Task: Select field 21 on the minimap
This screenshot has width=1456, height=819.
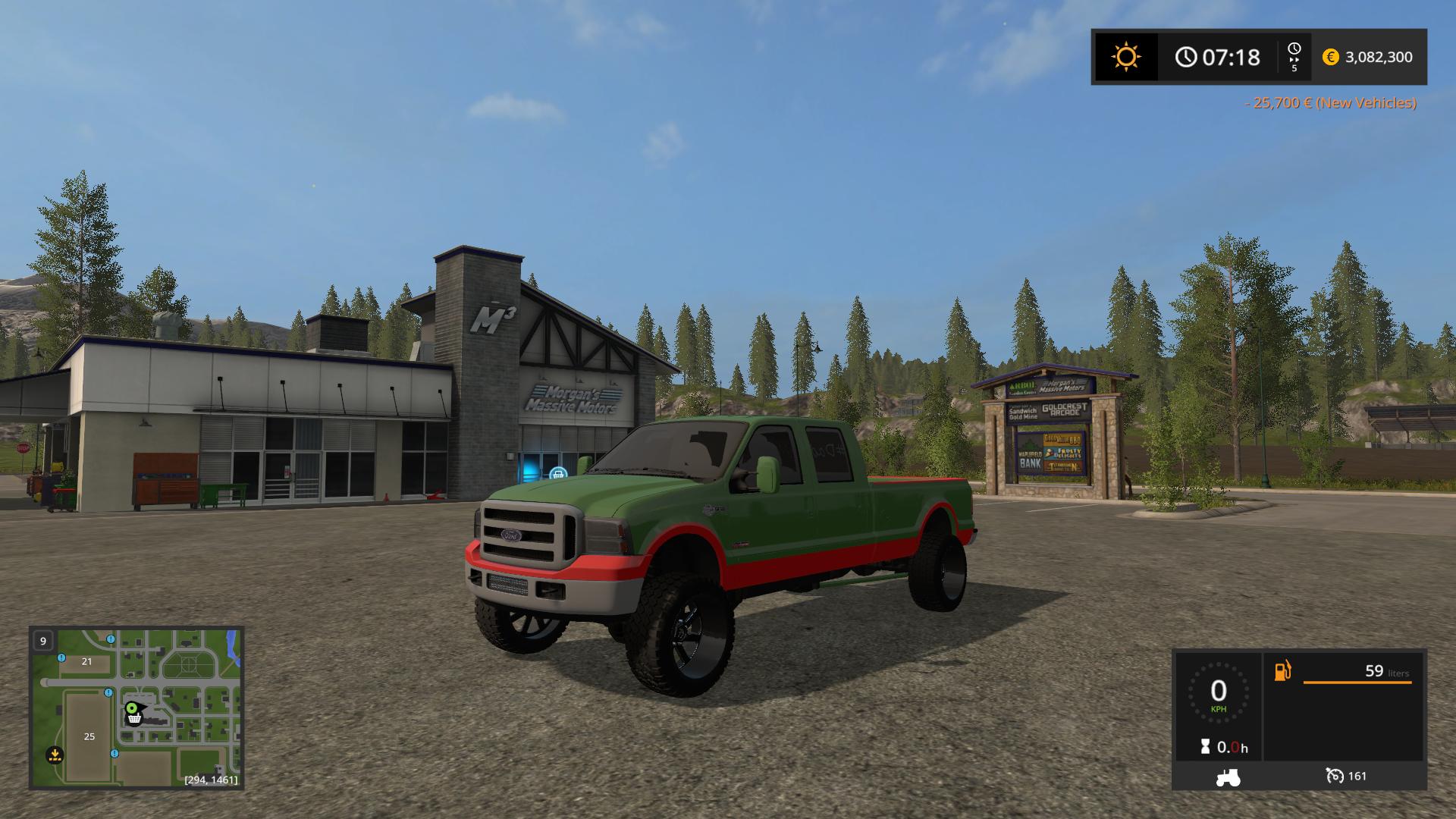Action: [86, 661]
